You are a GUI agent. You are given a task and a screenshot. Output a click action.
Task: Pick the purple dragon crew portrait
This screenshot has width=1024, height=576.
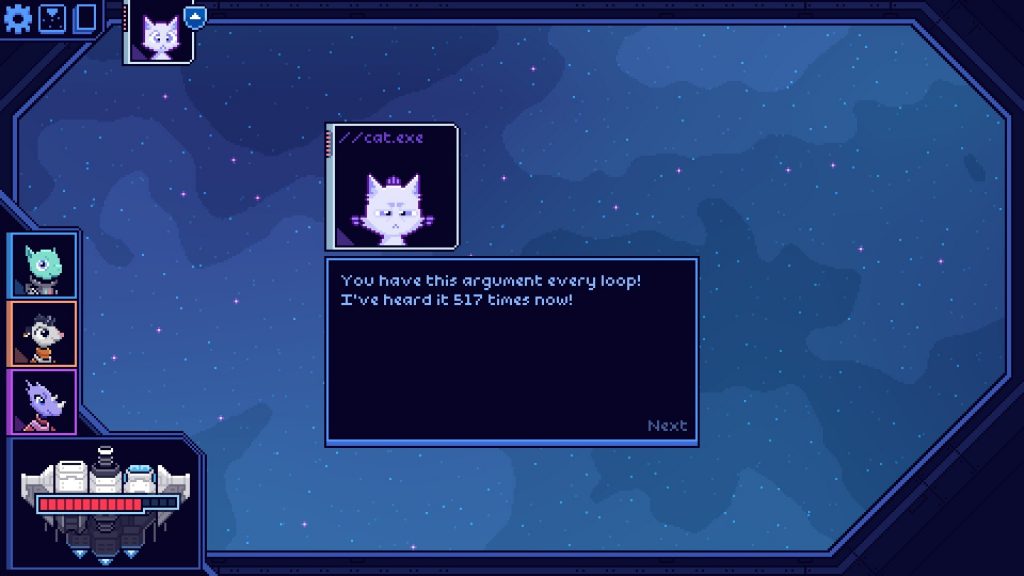(x=43, y=401)
